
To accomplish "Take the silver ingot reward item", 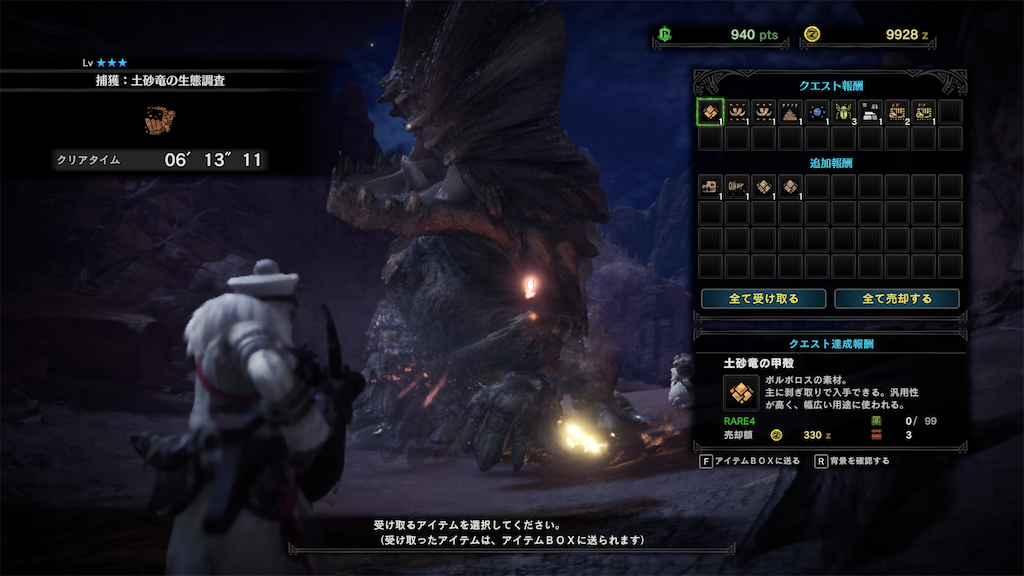I will (870, 111).
